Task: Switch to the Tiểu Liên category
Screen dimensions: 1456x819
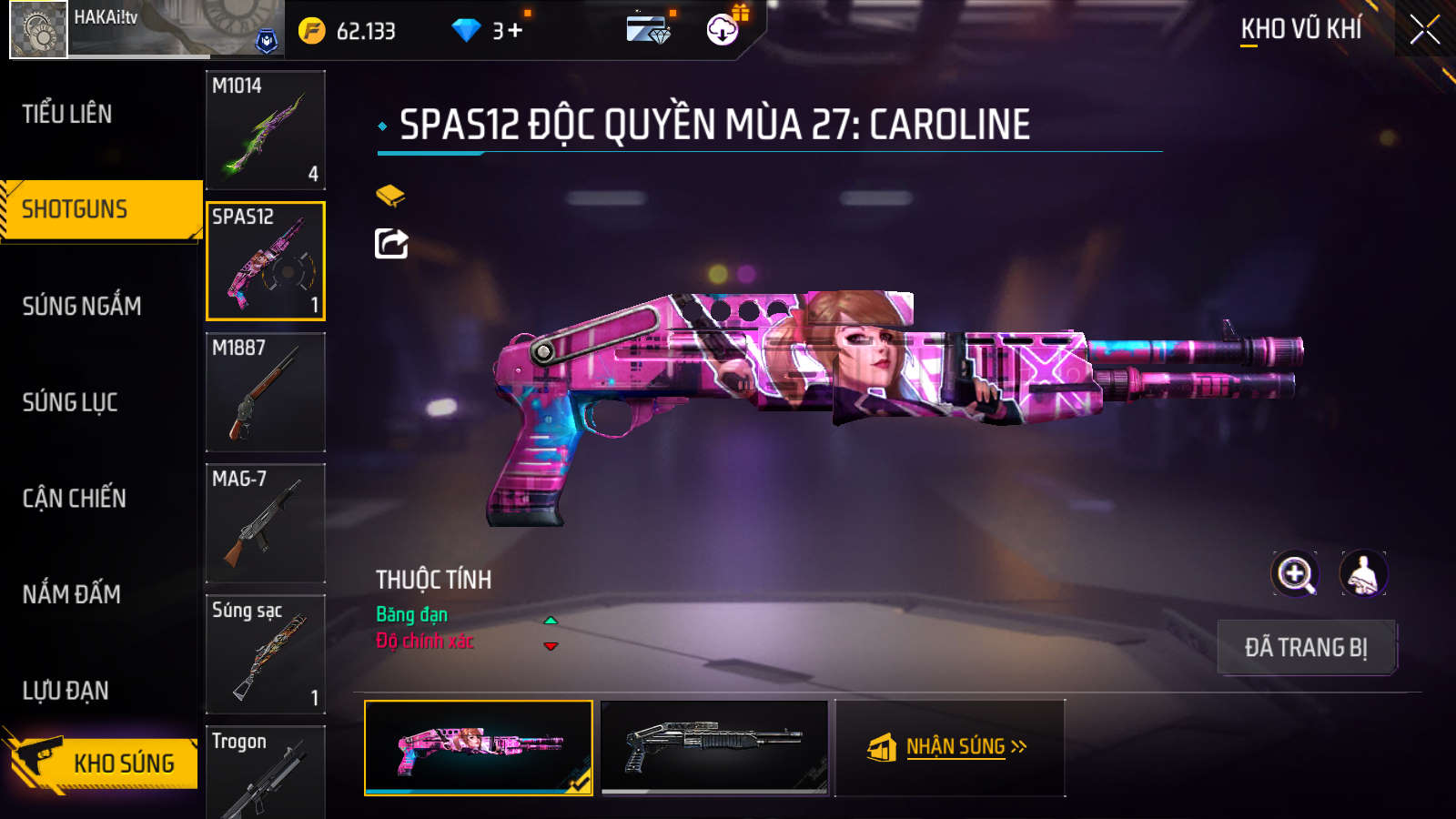Action: [67, 114]
